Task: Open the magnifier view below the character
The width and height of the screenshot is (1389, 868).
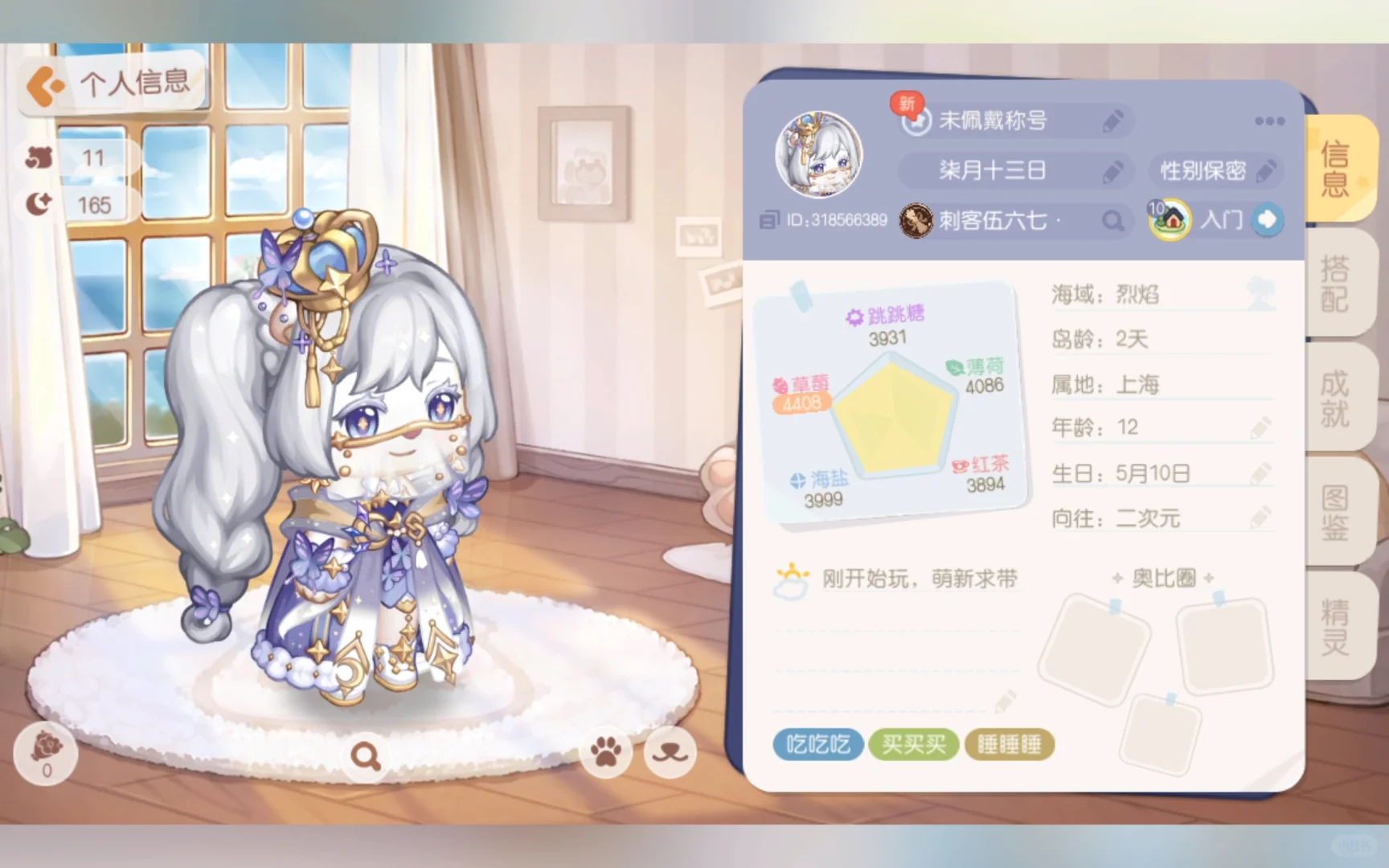Action: [x=366, y=754]
